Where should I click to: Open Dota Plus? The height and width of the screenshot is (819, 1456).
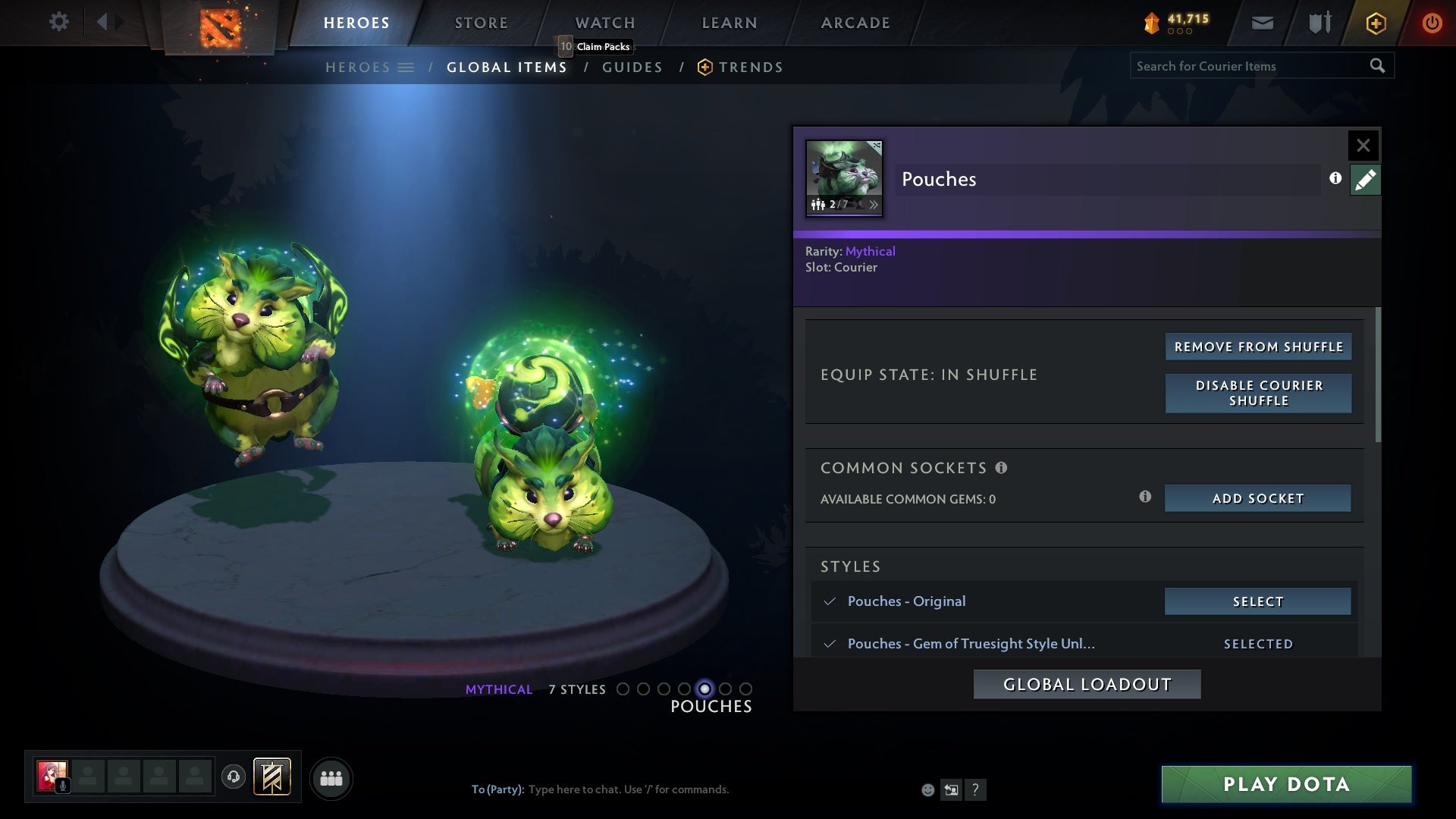[x=1375, y=23]
